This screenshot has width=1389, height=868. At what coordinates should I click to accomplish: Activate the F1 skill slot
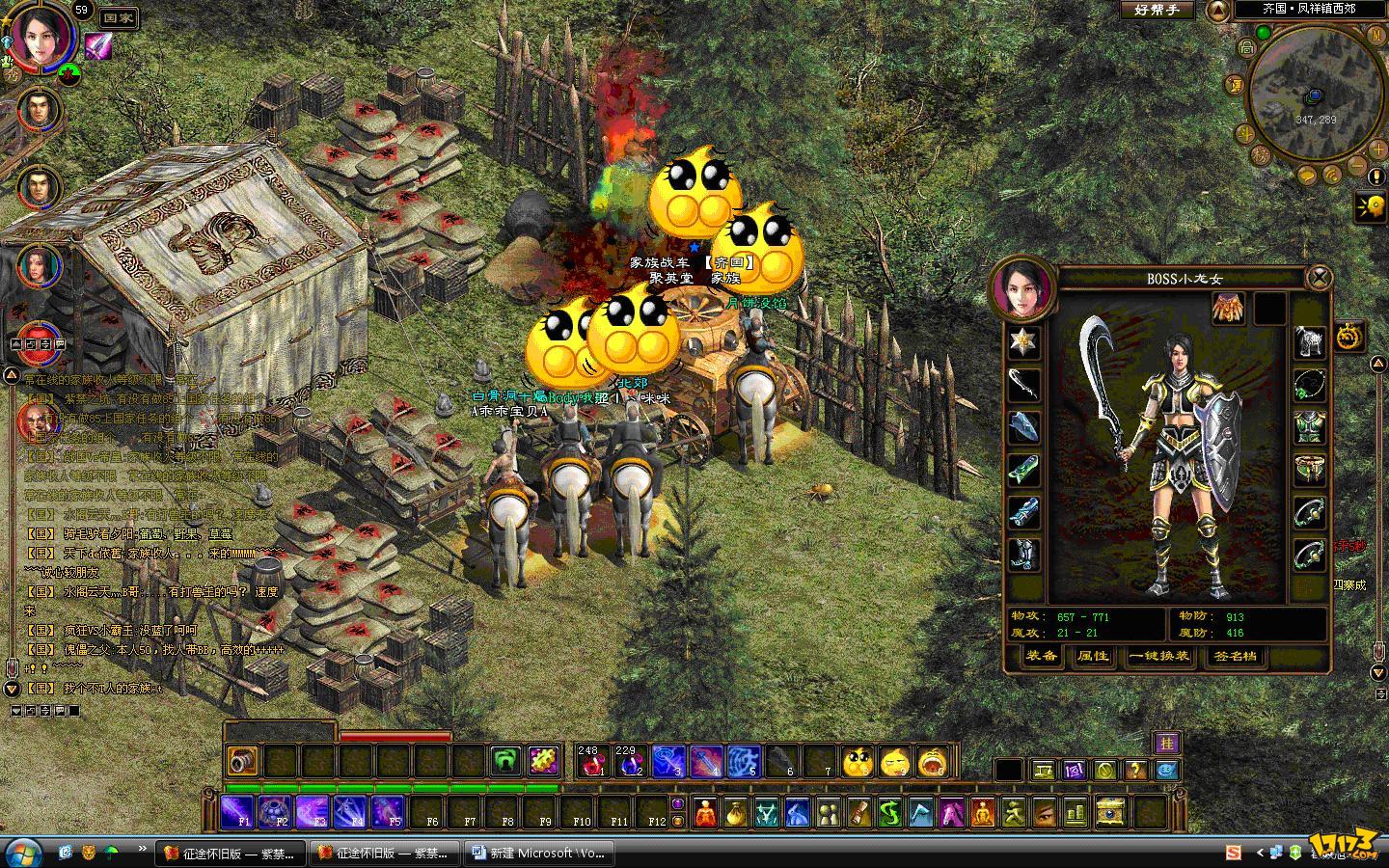click(x=238, y=812)
